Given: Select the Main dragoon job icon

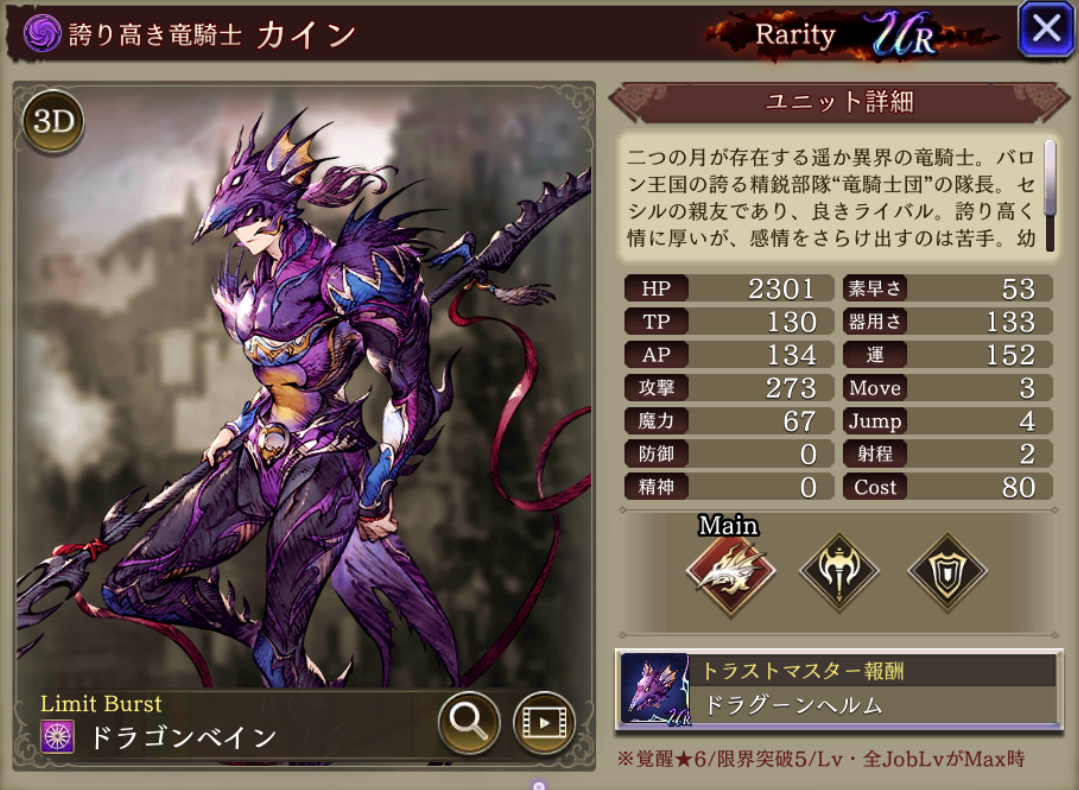Looking at the screenshot, I should click(730, 573).
